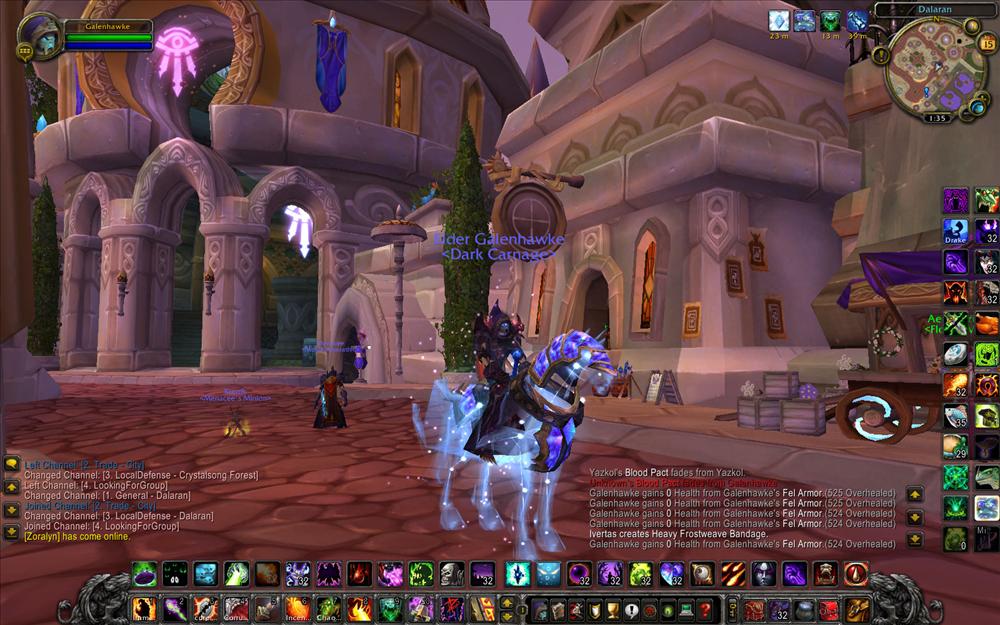Click the Drake mount icon
The width and height of the screenshot is (1000, 625).
coord(956,232)
